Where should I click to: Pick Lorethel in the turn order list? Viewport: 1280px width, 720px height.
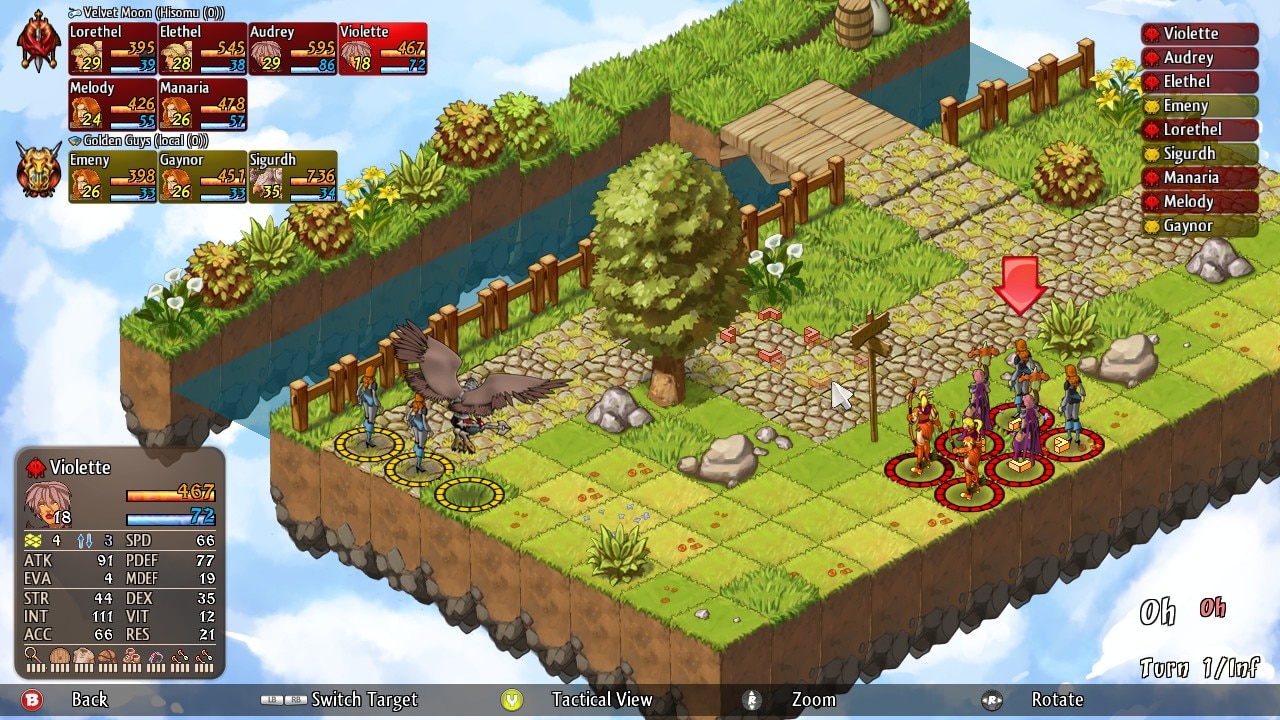tap(1199, 130)
